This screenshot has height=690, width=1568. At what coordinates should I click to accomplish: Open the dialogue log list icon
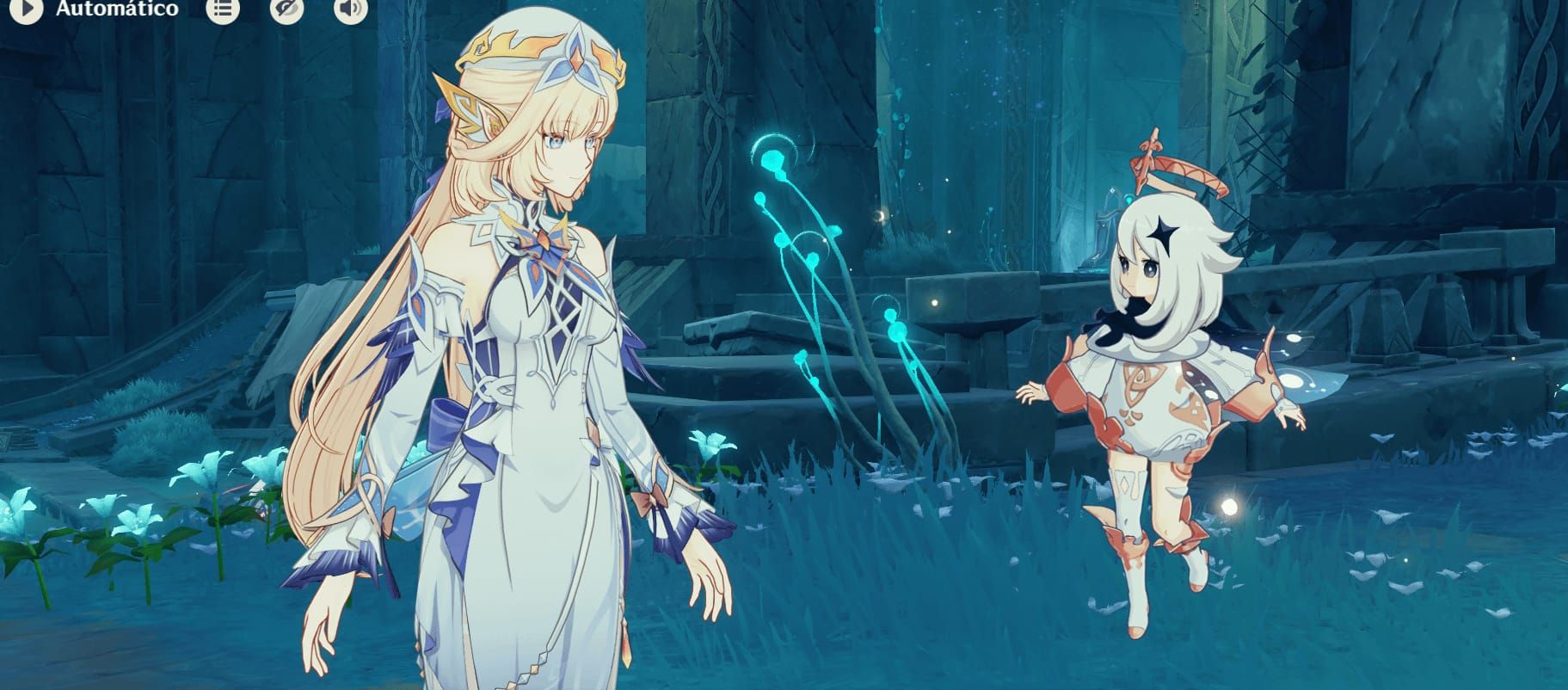tap(223, 9)
